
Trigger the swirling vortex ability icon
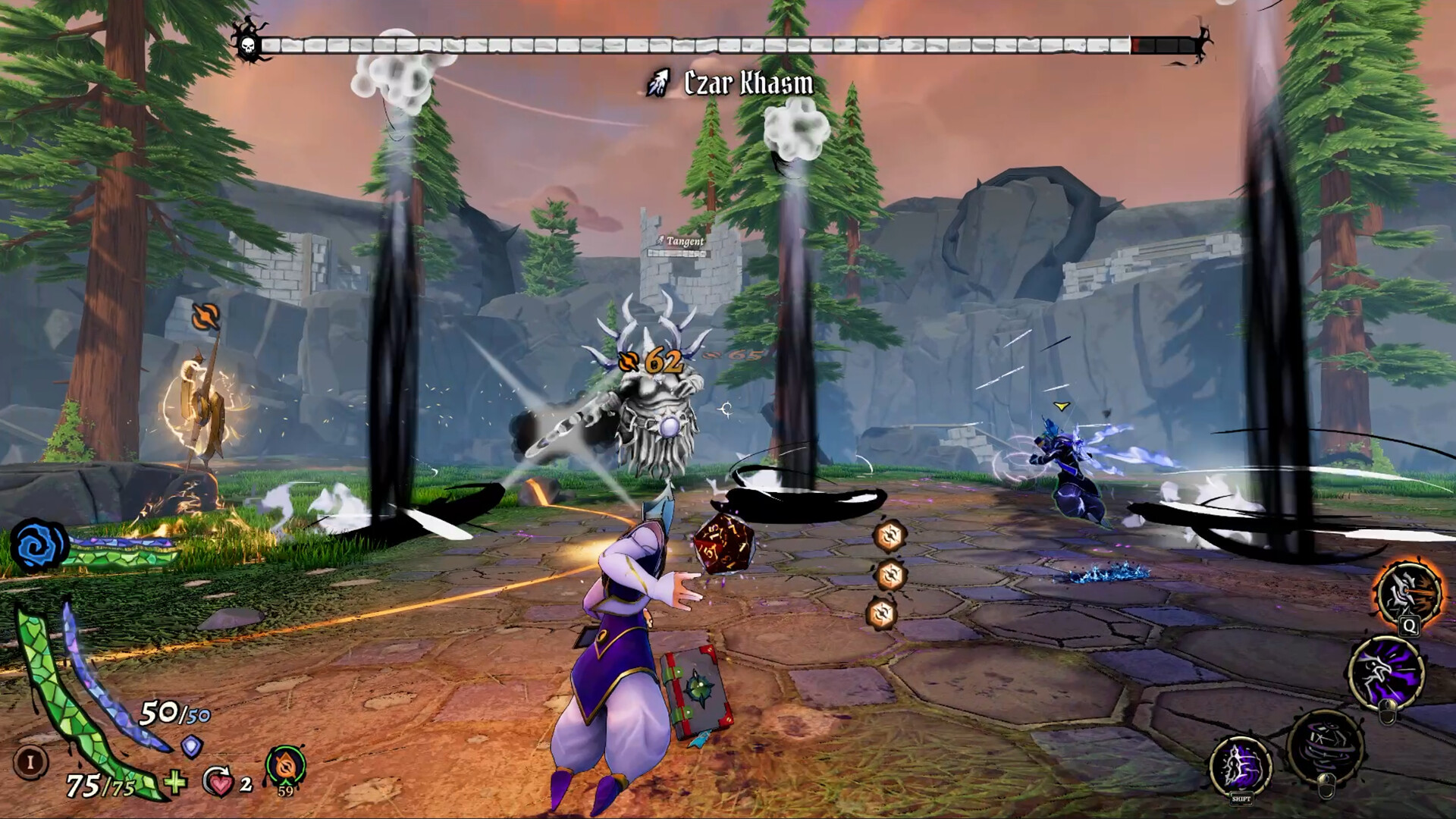click(1326, 745)
